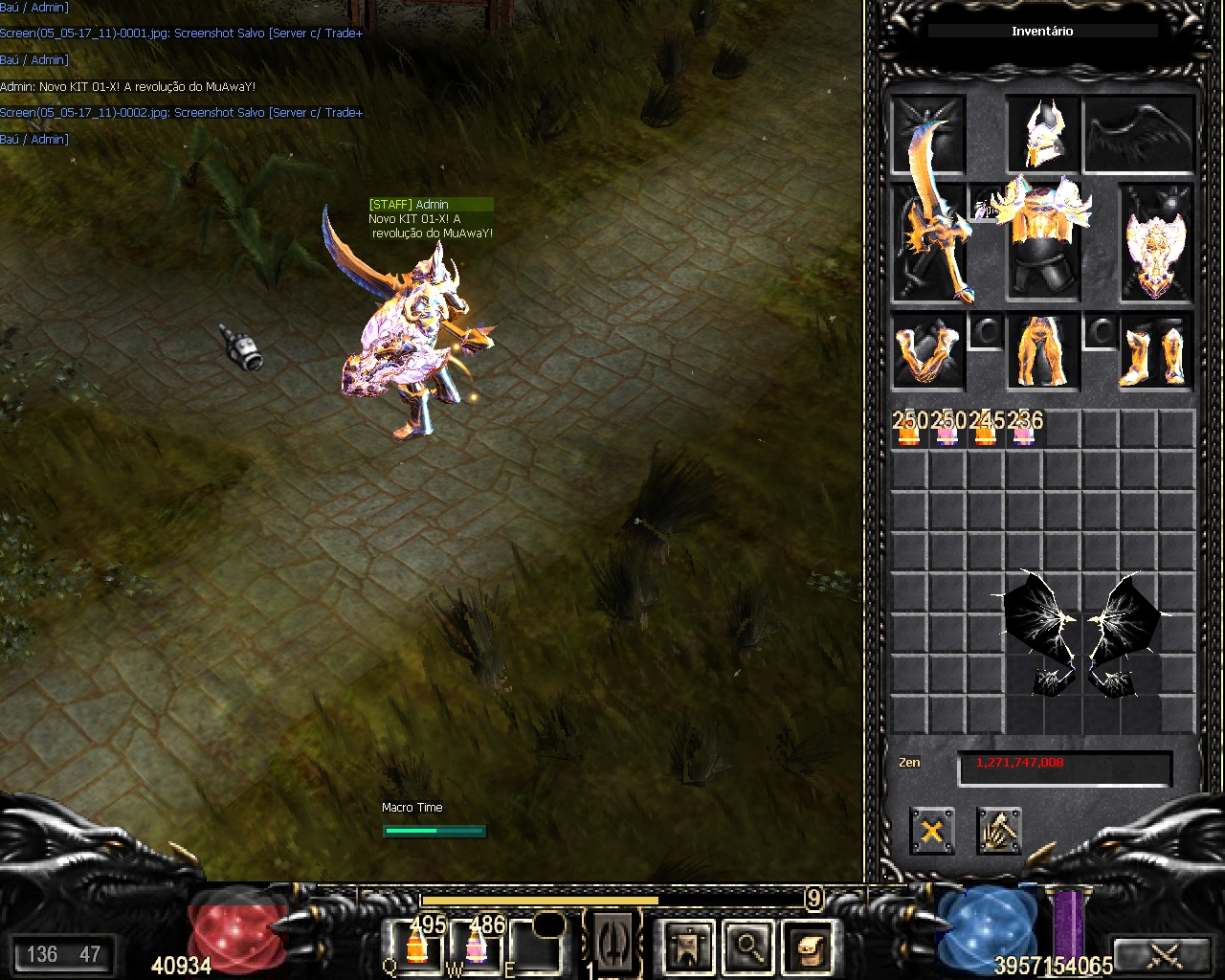Pick the black wings in the inventory grid
Image resolution: width=1225 pixels, height=980 pixels.
point(1081,634)
